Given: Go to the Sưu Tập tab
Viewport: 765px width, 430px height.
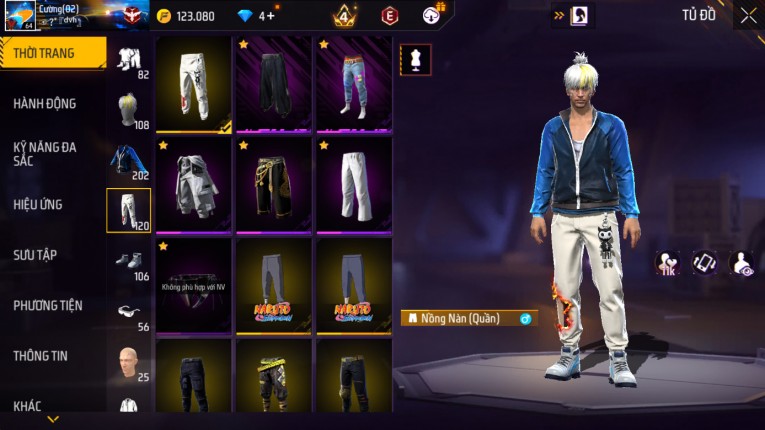Looking at the screenshot, I should point(35,255).
